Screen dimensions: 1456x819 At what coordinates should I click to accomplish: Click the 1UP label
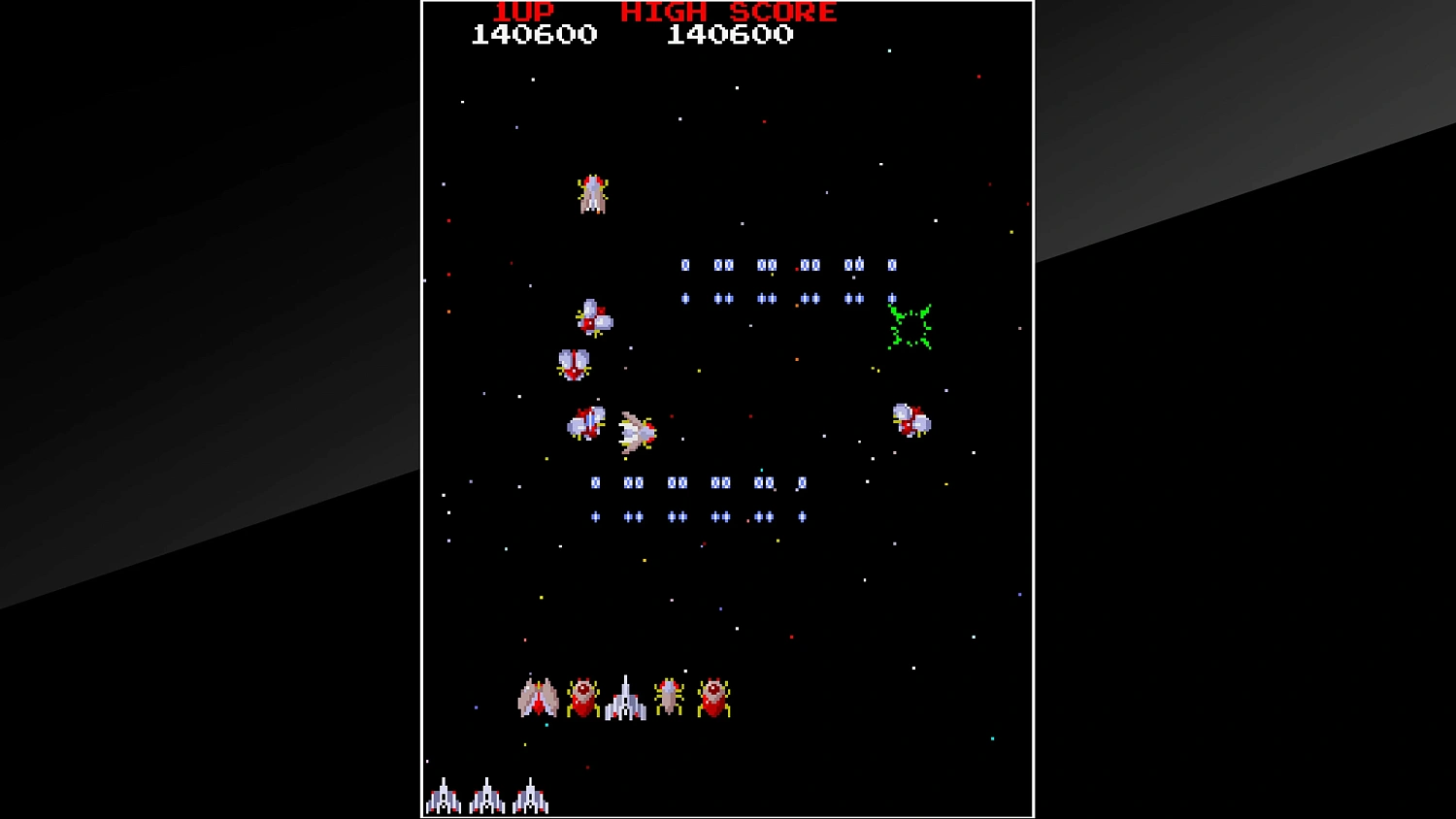[521, 13]
